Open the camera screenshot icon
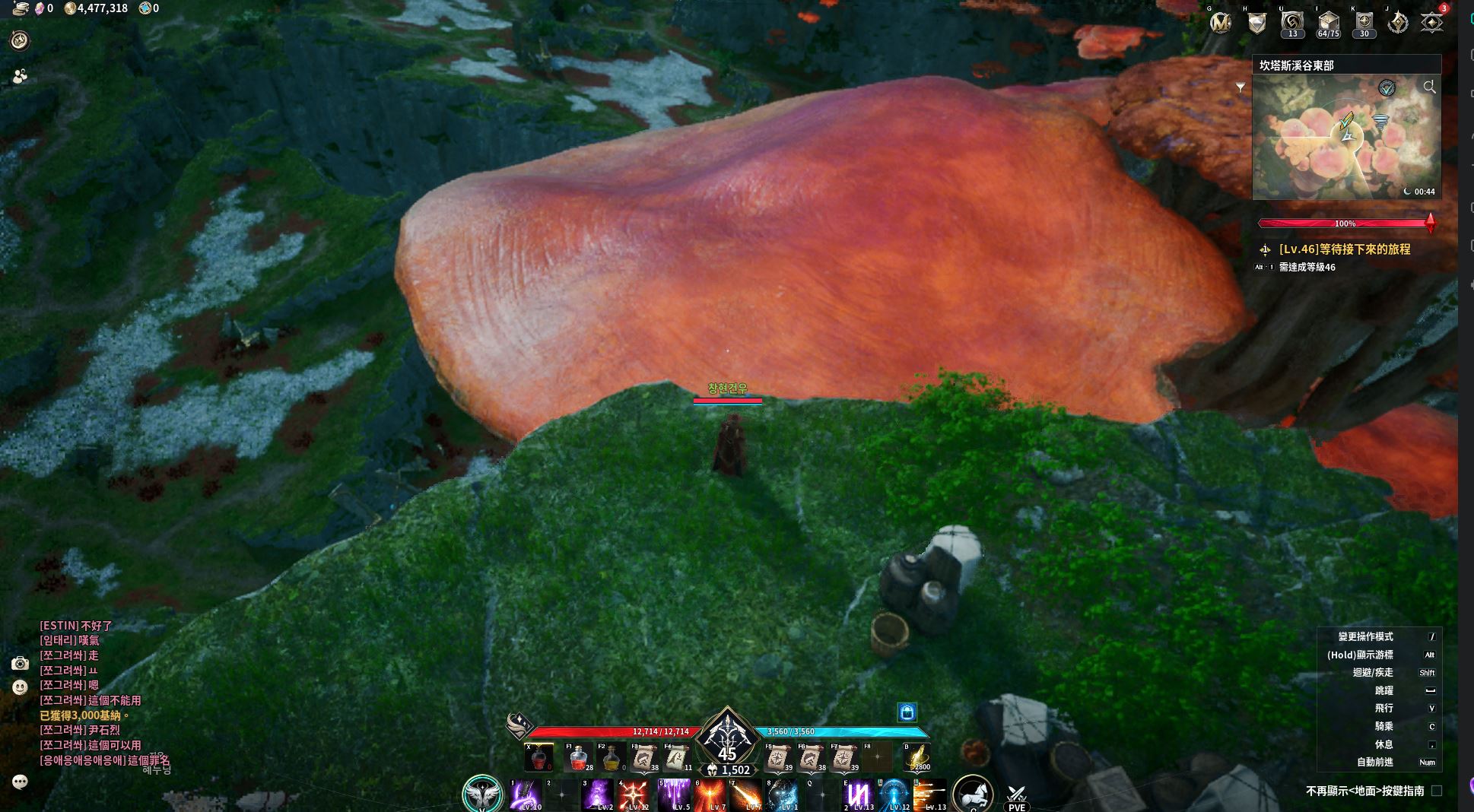 (x=20, y=664)
